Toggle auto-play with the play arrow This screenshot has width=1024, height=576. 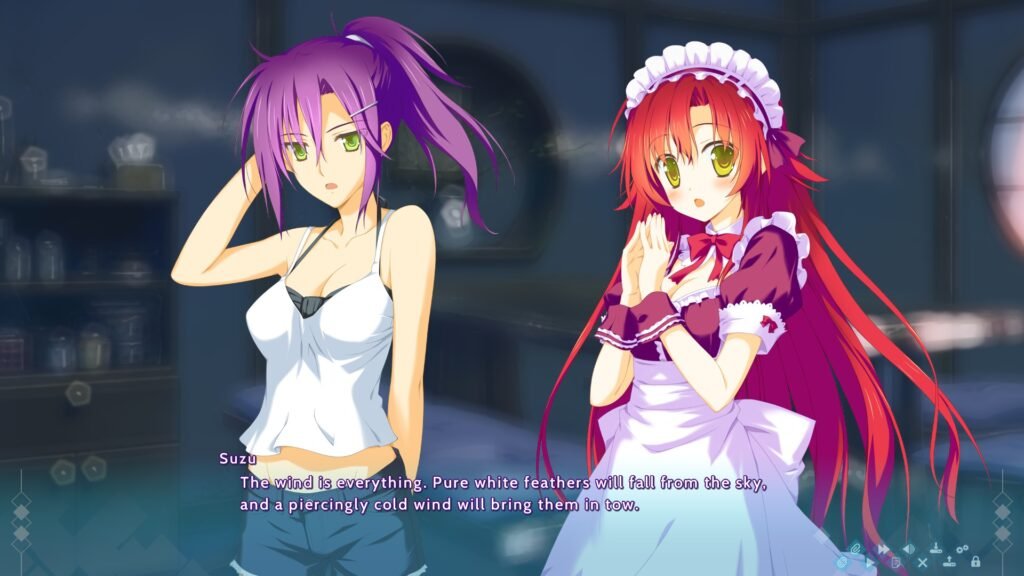tap(869, 563)
